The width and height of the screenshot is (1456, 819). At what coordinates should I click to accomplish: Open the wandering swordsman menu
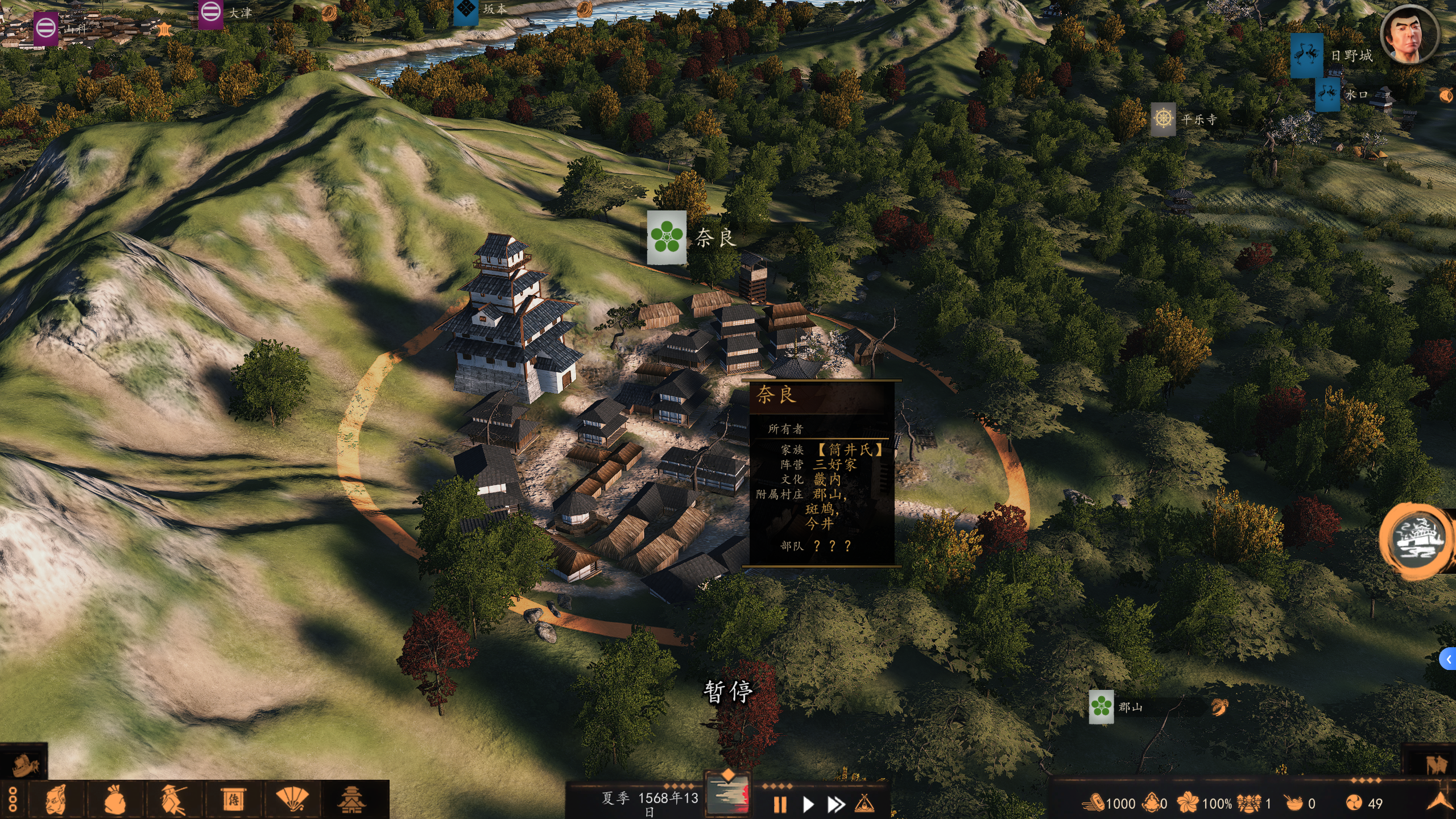click(173, 800)
